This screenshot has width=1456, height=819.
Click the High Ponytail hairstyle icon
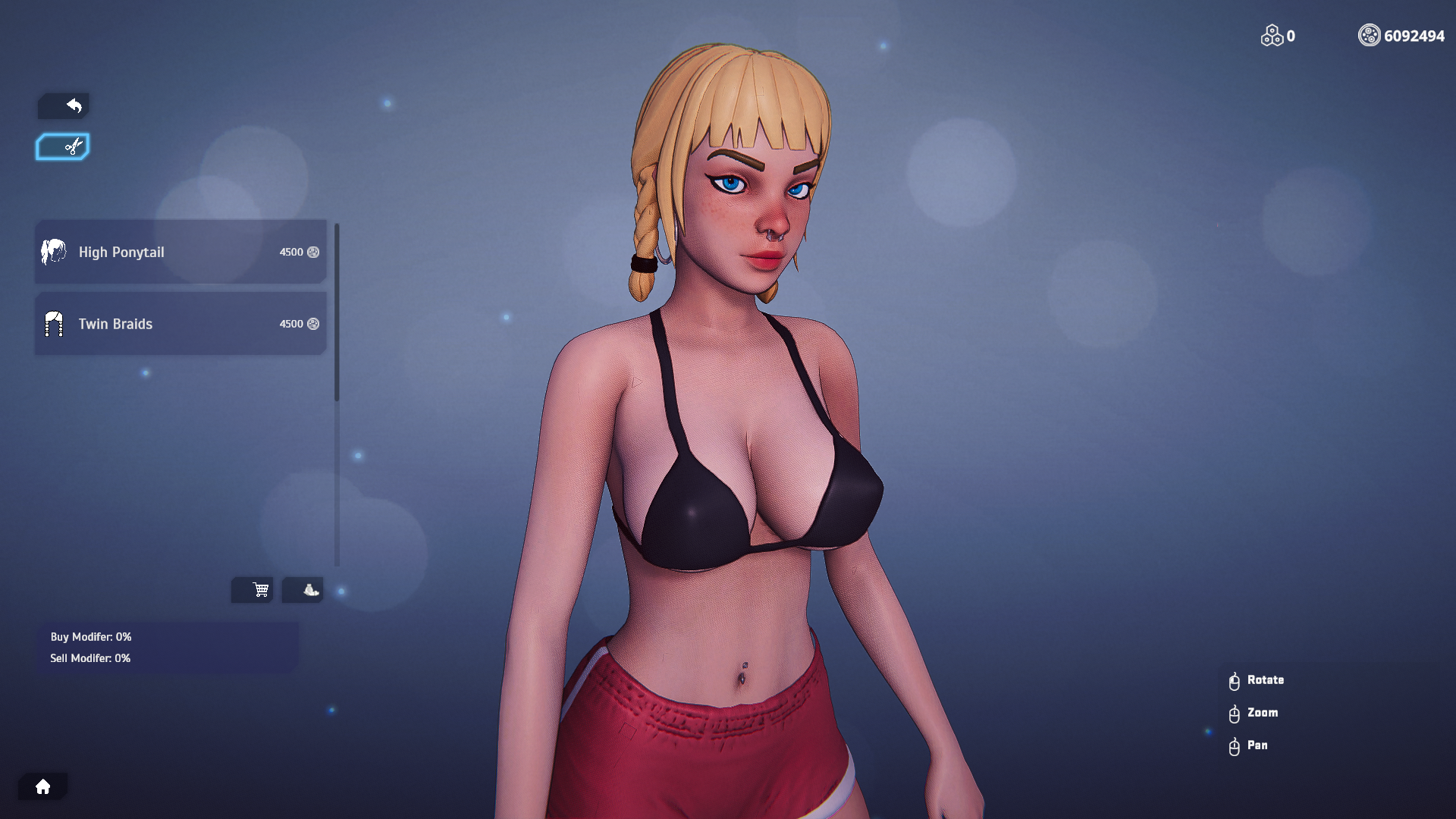click(x=53, y=252)
